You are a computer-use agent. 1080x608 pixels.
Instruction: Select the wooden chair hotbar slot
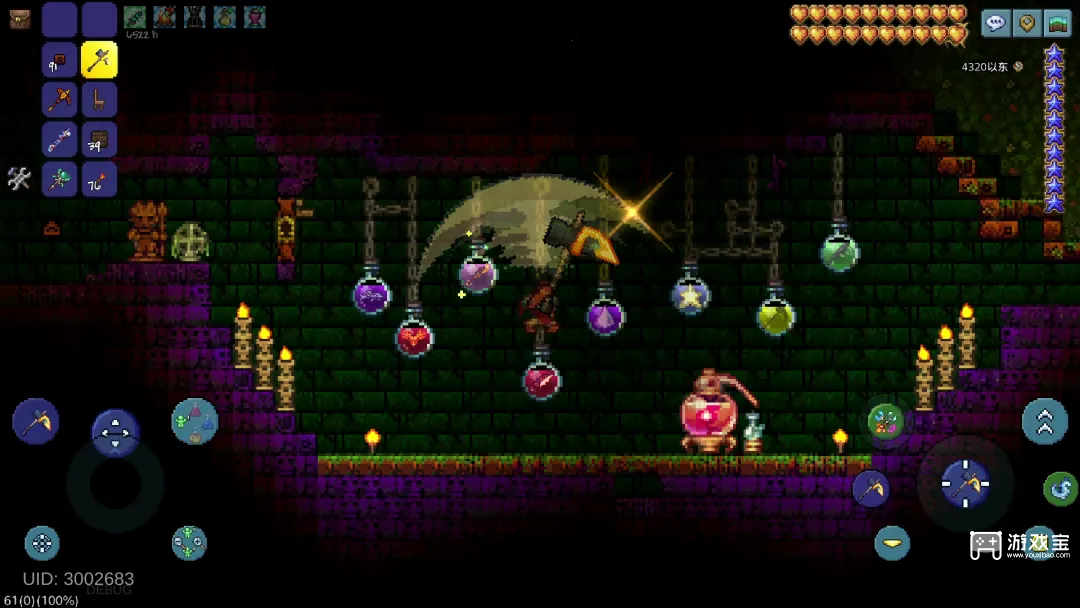tap(99, 100)
